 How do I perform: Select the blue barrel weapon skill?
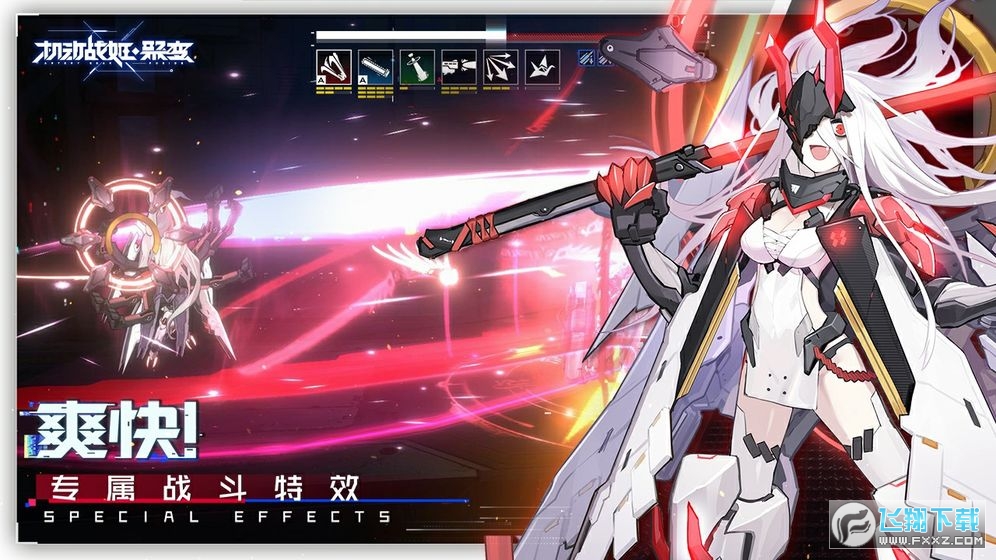tap(376, 67)
